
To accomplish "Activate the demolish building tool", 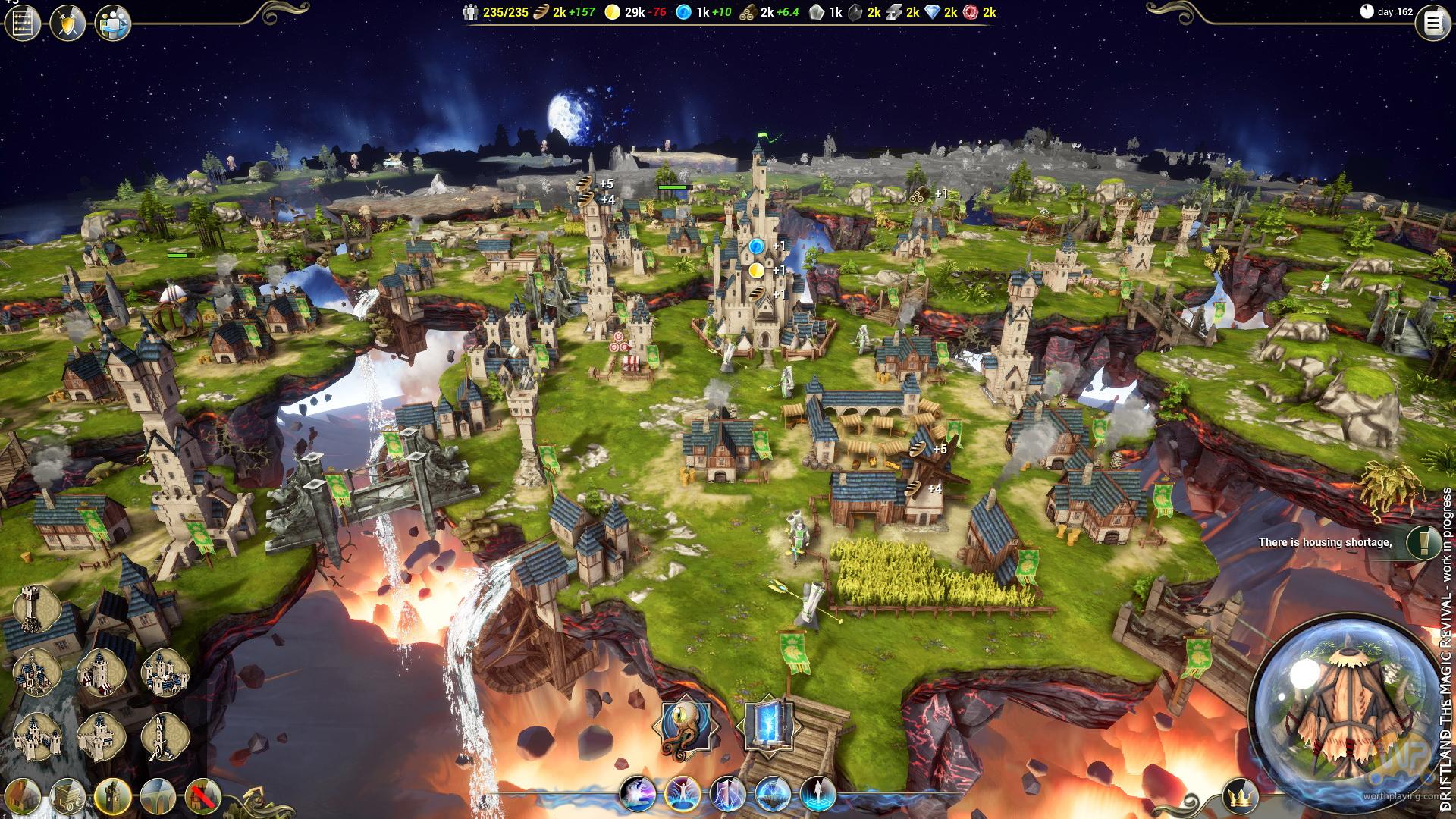I will click(x=202, y=797).
